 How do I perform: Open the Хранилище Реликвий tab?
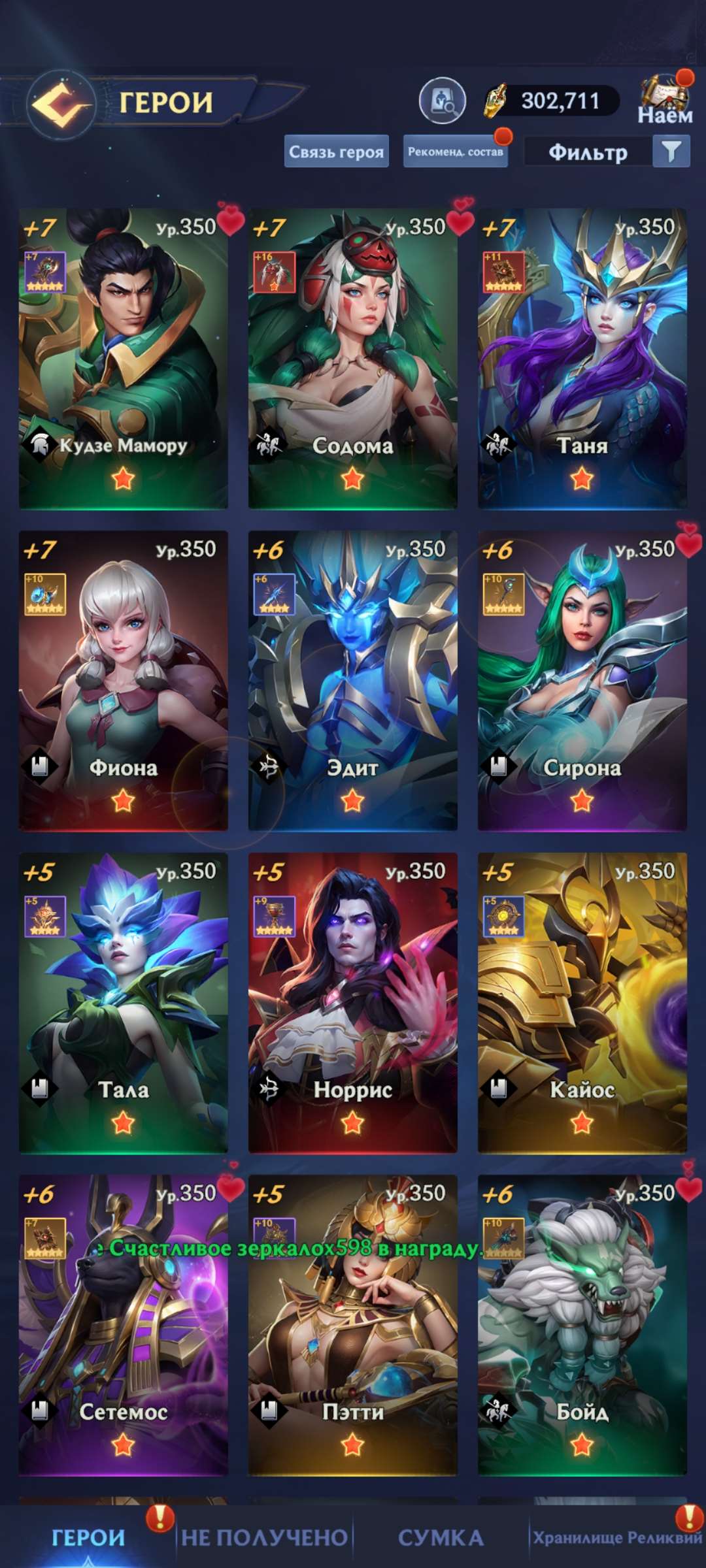(617, 1537)
